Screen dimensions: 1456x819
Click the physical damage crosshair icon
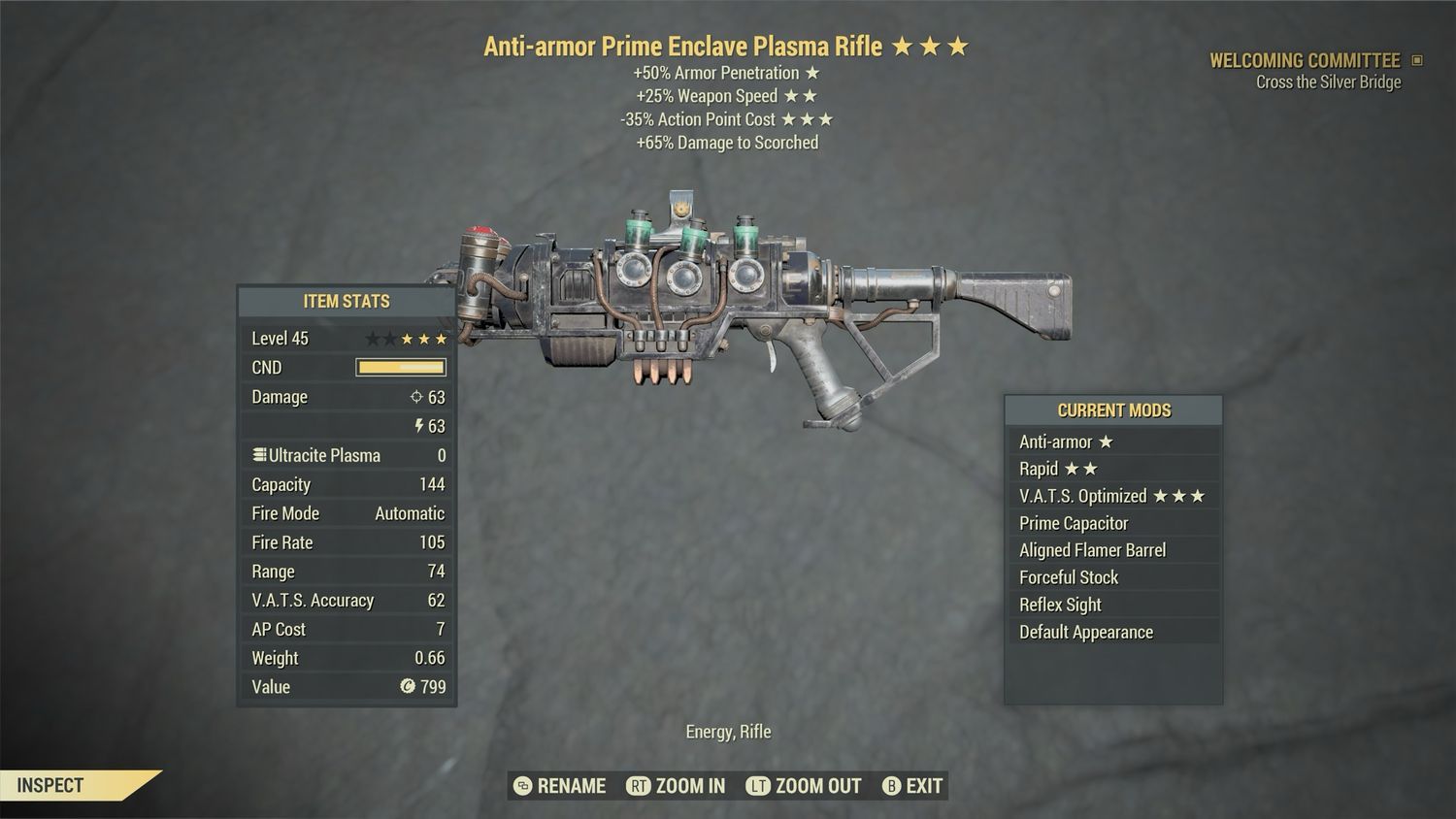pos(417,396)
